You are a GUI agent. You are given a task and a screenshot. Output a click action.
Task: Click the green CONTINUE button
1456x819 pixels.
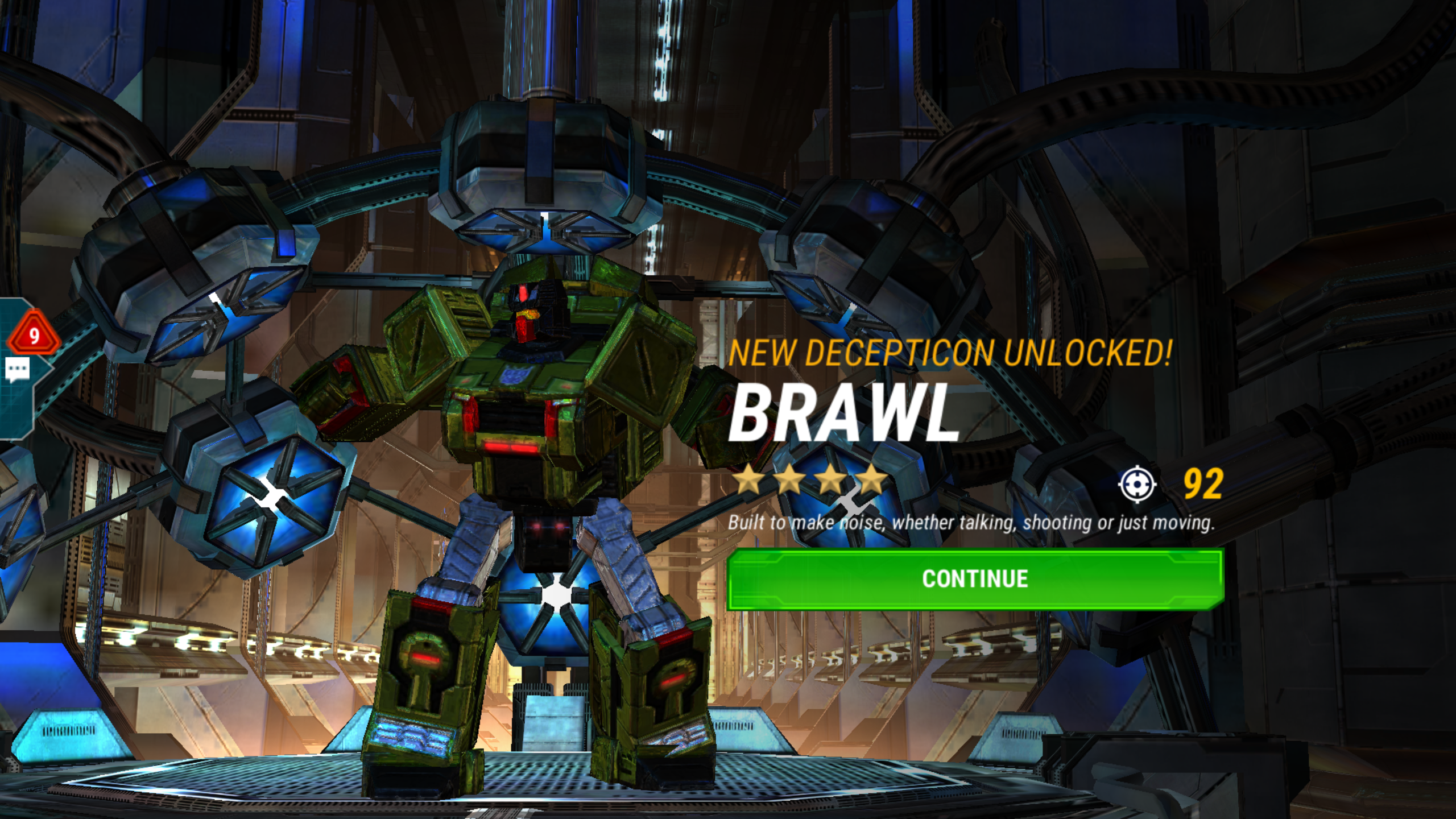[x=975, y=579]
